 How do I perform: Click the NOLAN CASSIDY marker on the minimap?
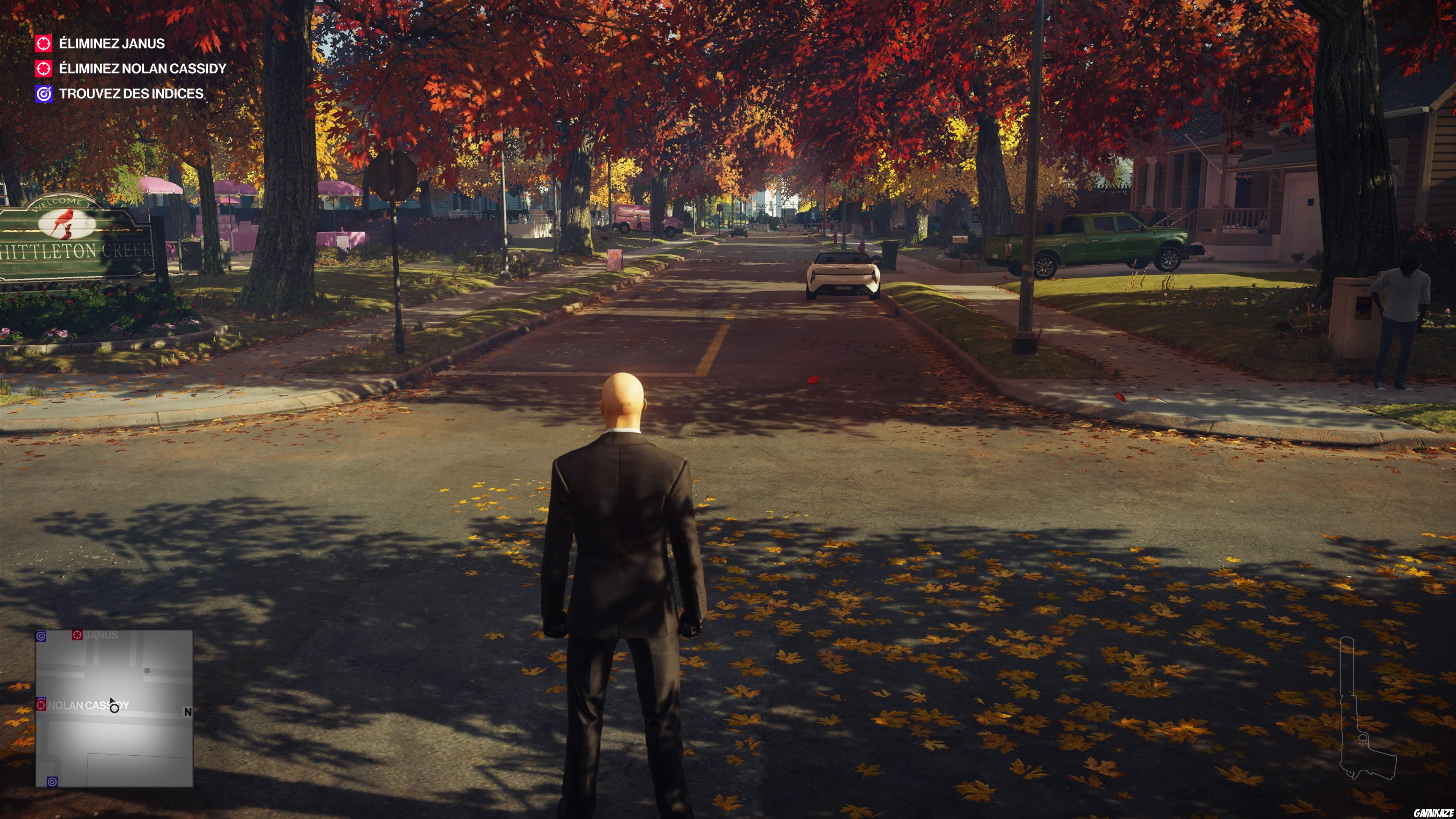[x=41, y=705]
